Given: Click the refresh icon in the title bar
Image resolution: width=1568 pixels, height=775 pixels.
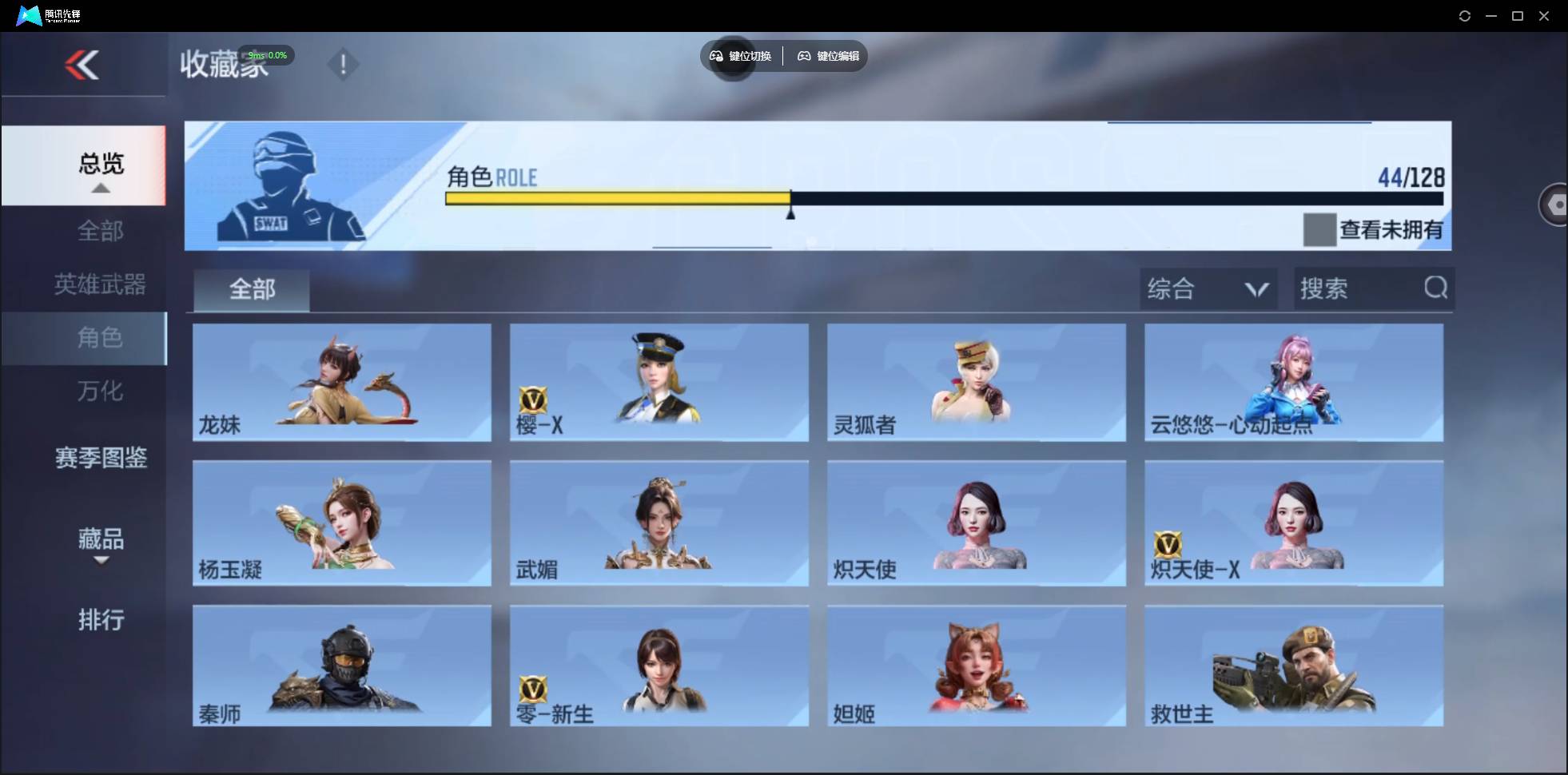Looking at the screenshot, I should point(1466,15).
